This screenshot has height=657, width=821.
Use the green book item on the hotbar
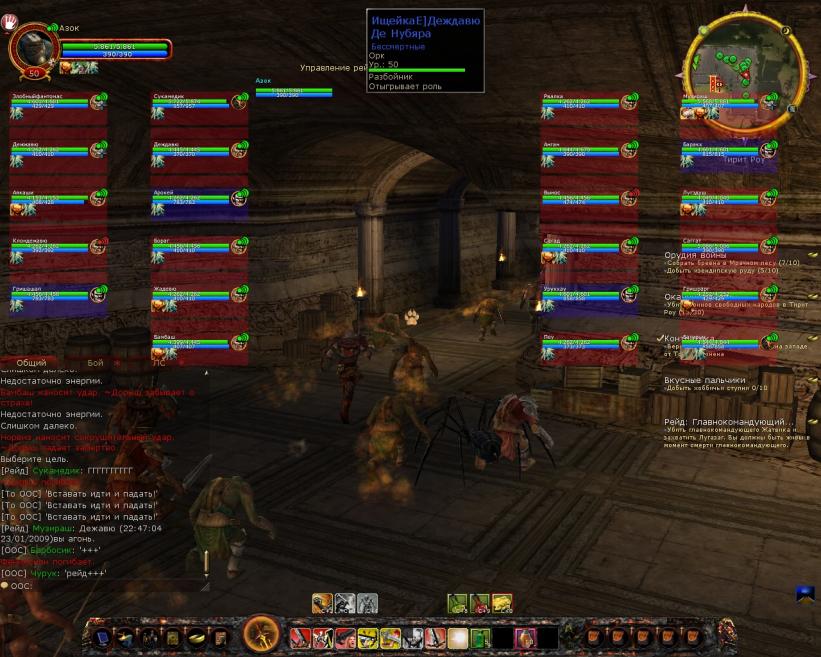click(480, 638)
